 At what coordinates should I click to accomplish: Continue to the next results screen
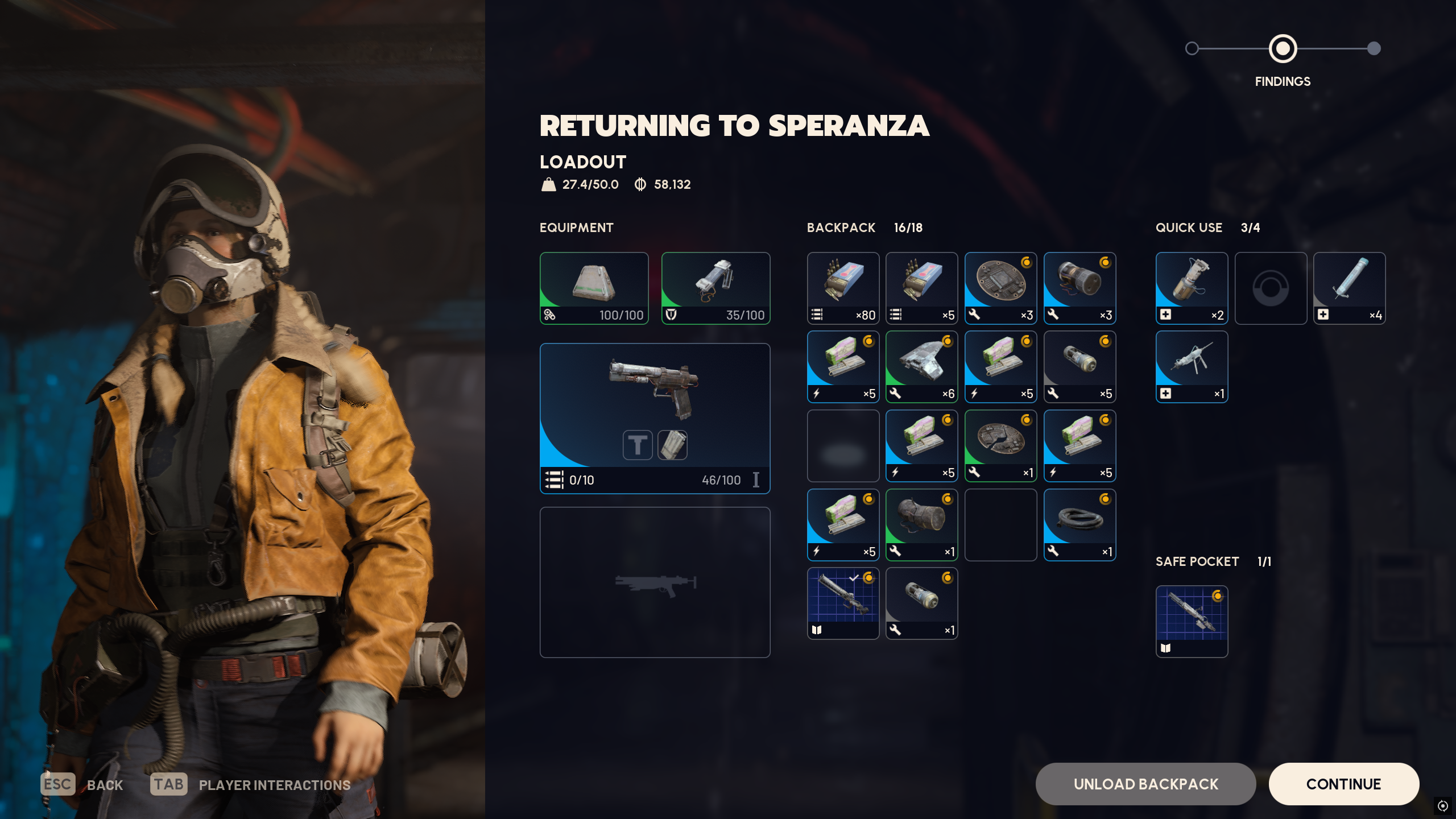(x=1343, y=784)
